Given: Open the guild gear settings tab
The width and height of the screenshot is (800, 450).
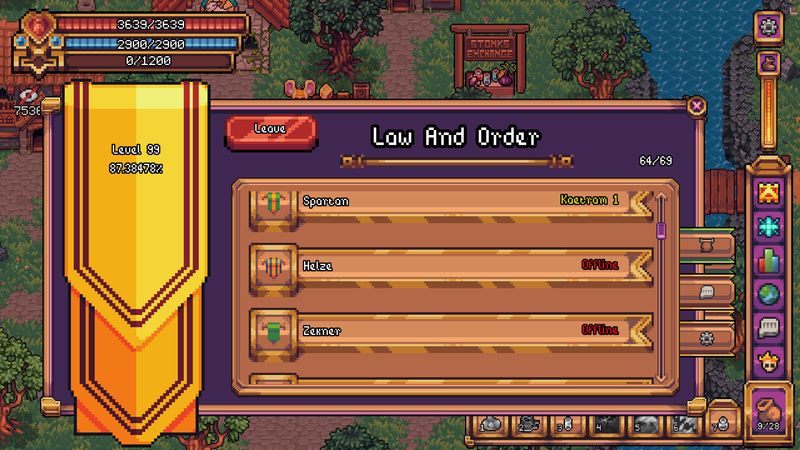Looking at the screenshot, I should pos(706,337).
